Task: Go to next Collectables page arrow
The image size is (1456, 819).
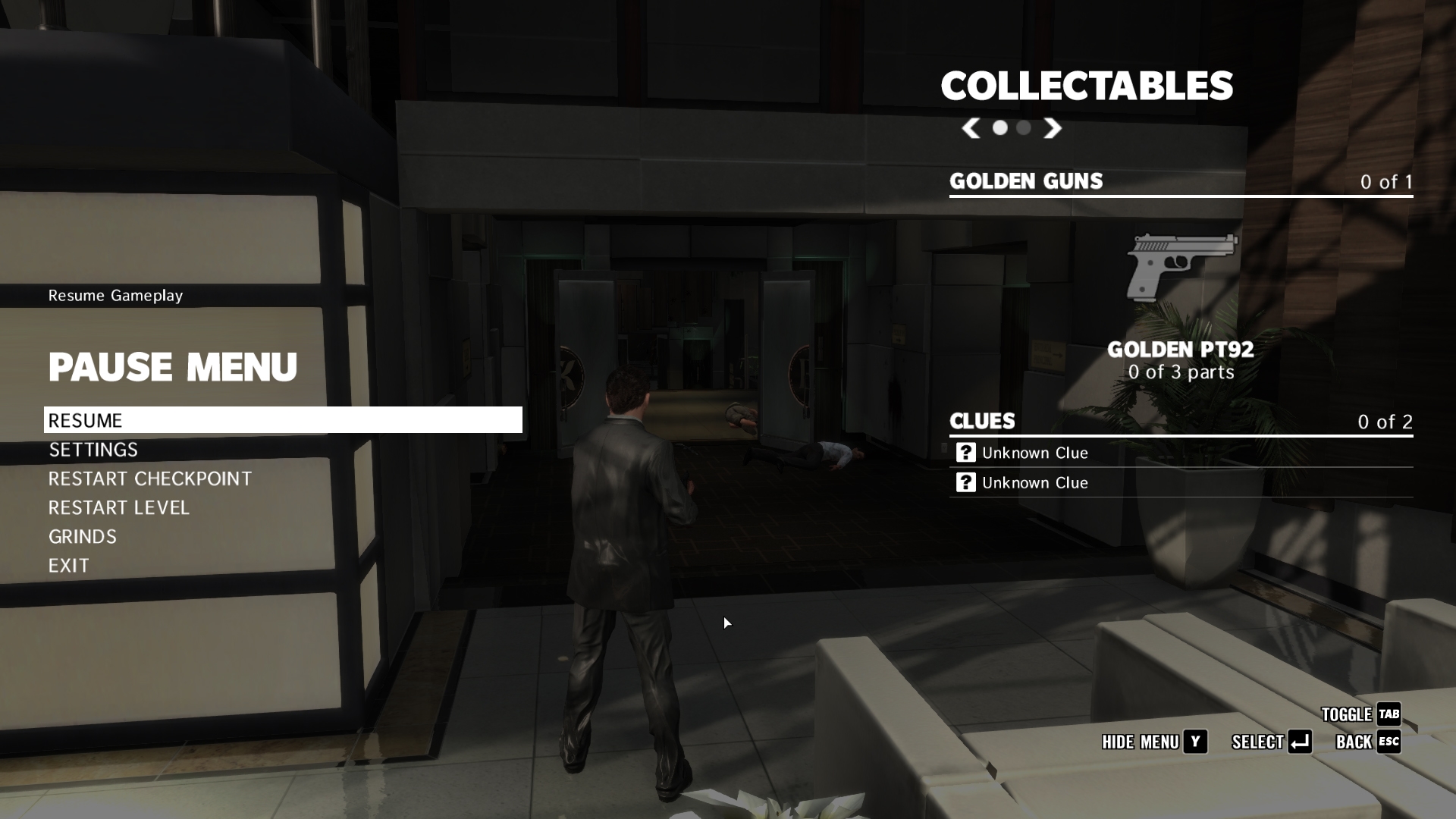Action: pos(1052,128)
